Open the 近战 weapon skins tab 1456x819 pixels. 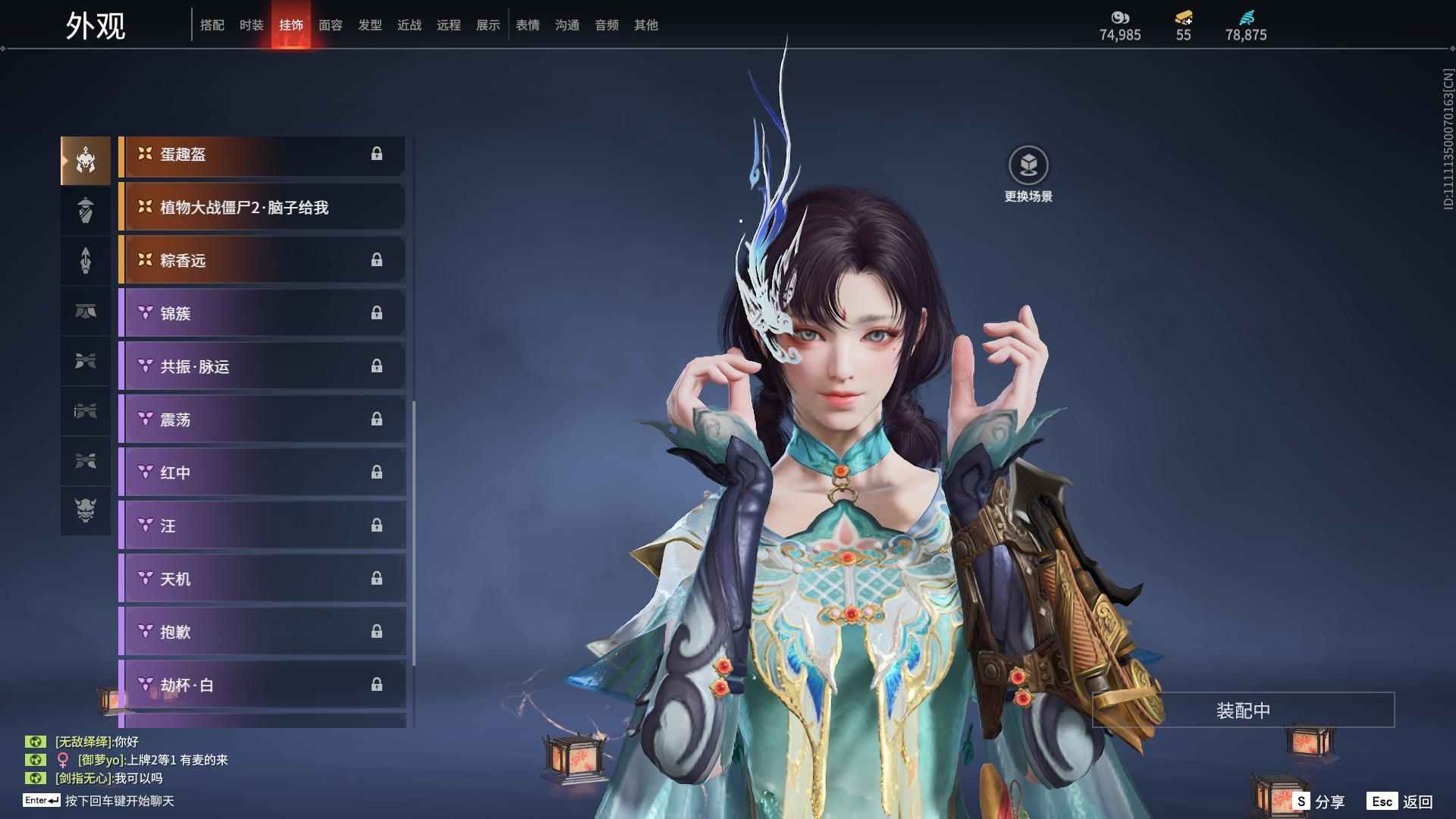pos(409,25)
